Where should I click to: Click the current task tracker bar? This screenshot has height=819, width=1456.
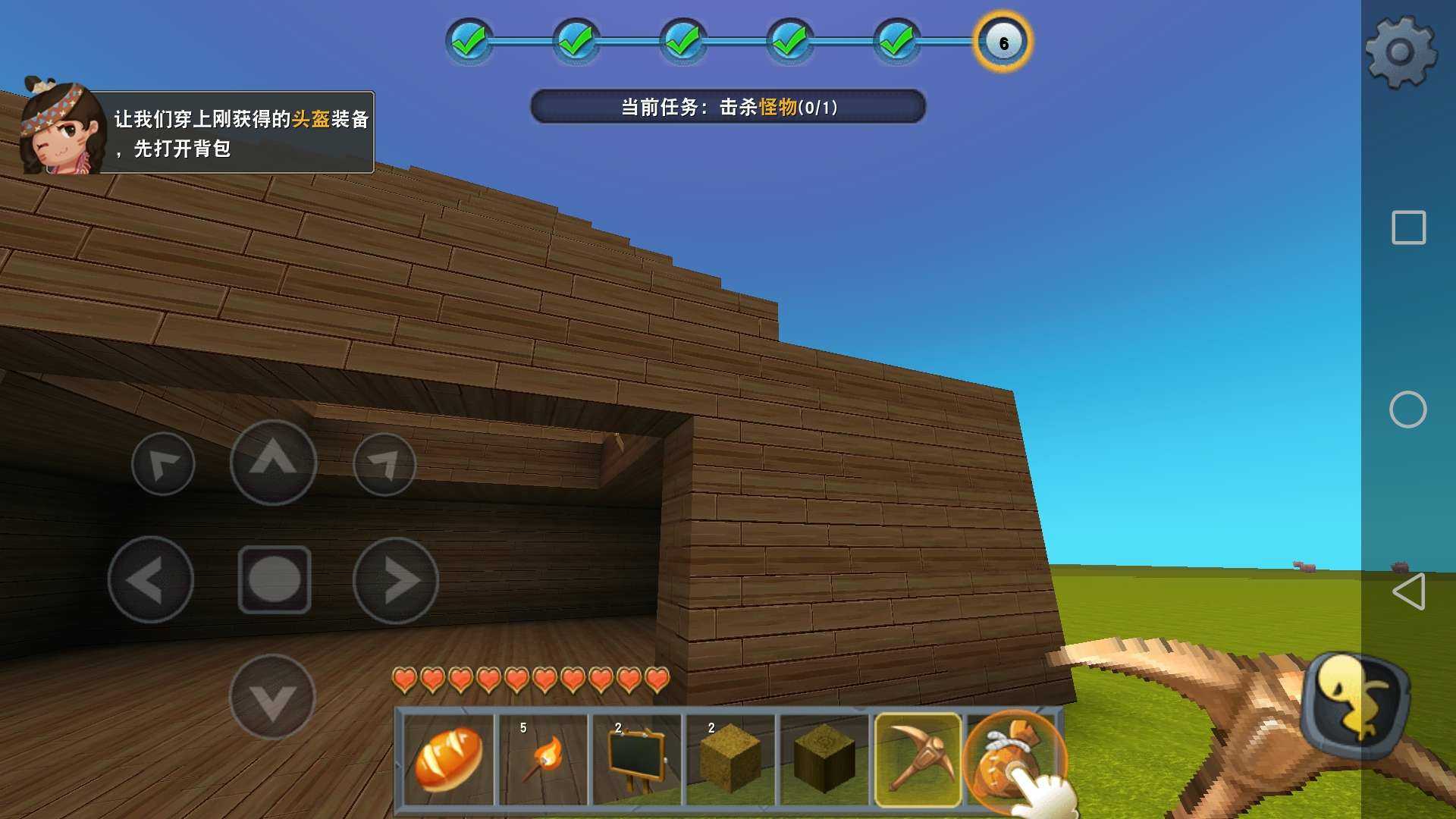pos(728,107)
